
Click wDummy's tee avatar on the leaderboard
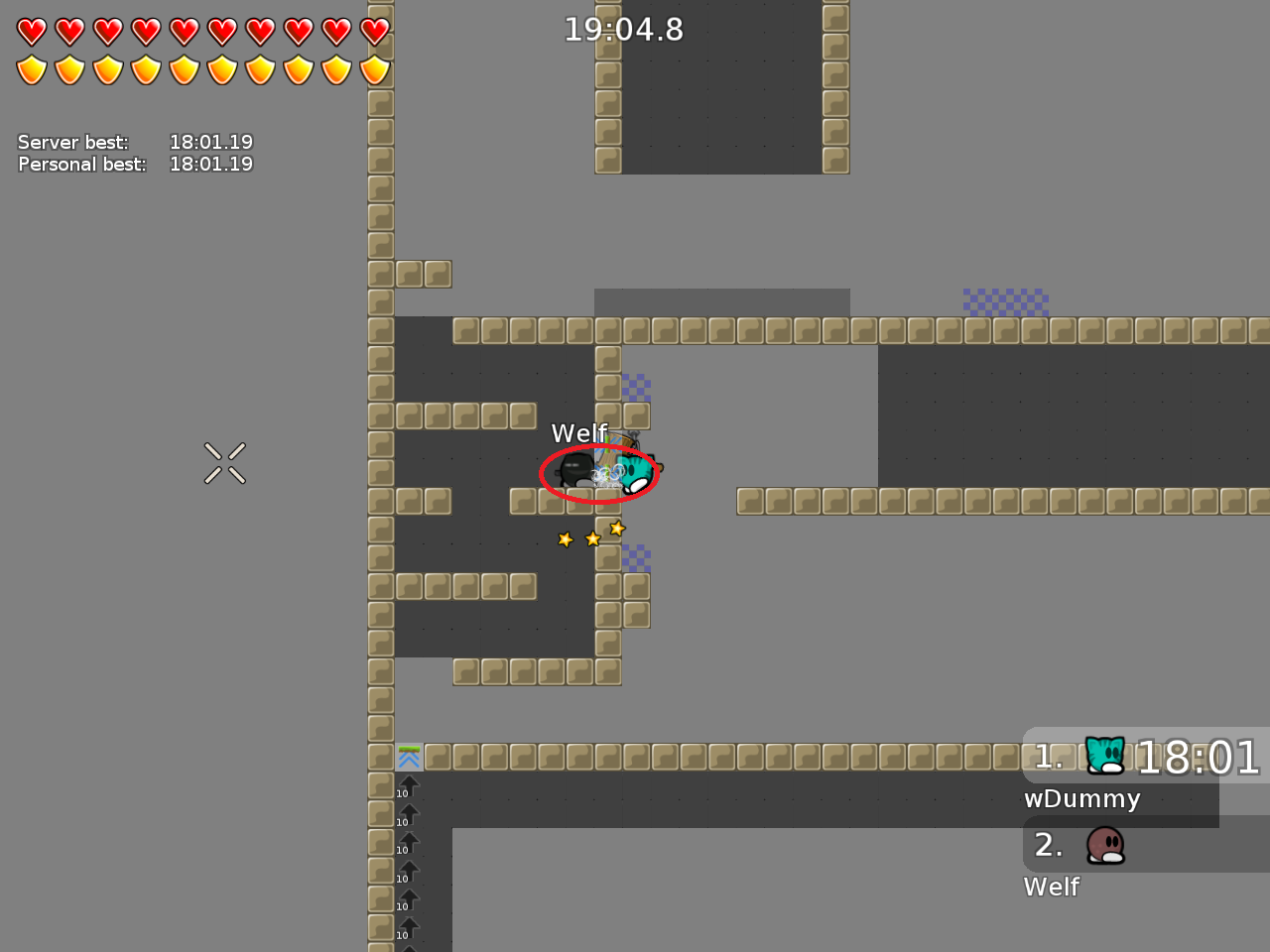click(1104, 754)
